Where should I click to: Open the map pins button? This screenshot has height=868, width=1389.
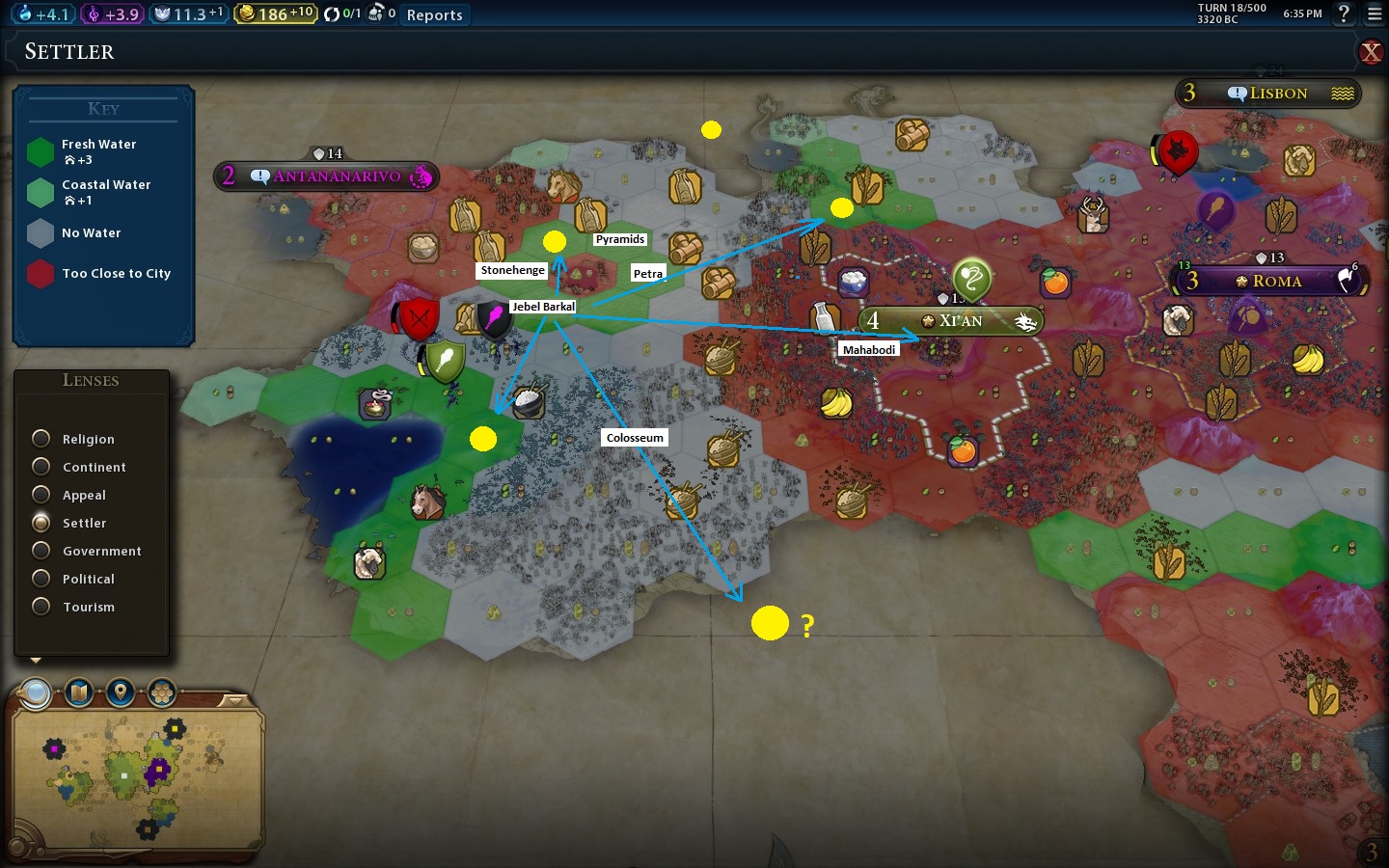(121, 692)
